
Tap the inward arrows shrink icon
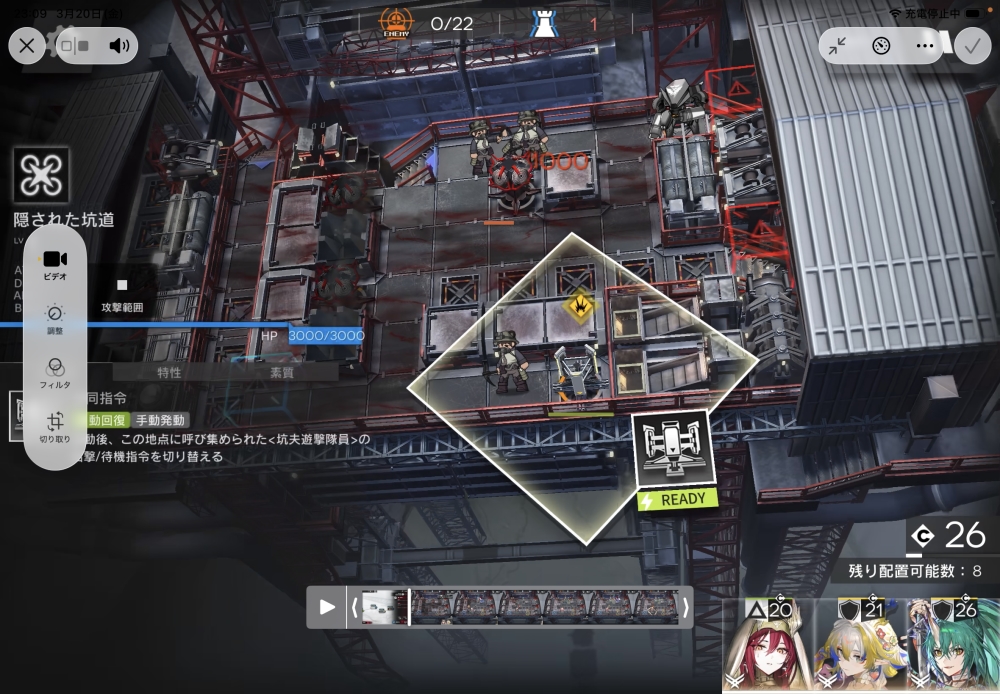(837, 45)
